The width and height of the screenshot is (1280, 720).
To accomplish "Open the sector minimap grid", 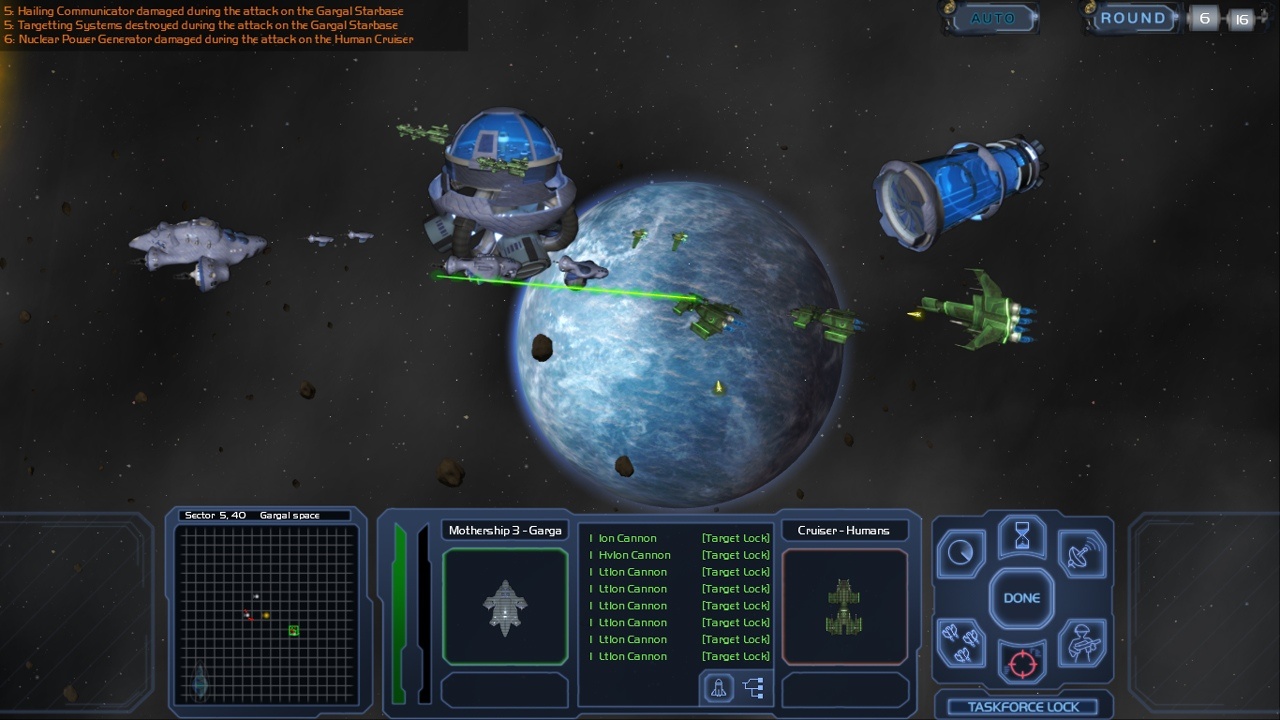I will tap(266, 614).
